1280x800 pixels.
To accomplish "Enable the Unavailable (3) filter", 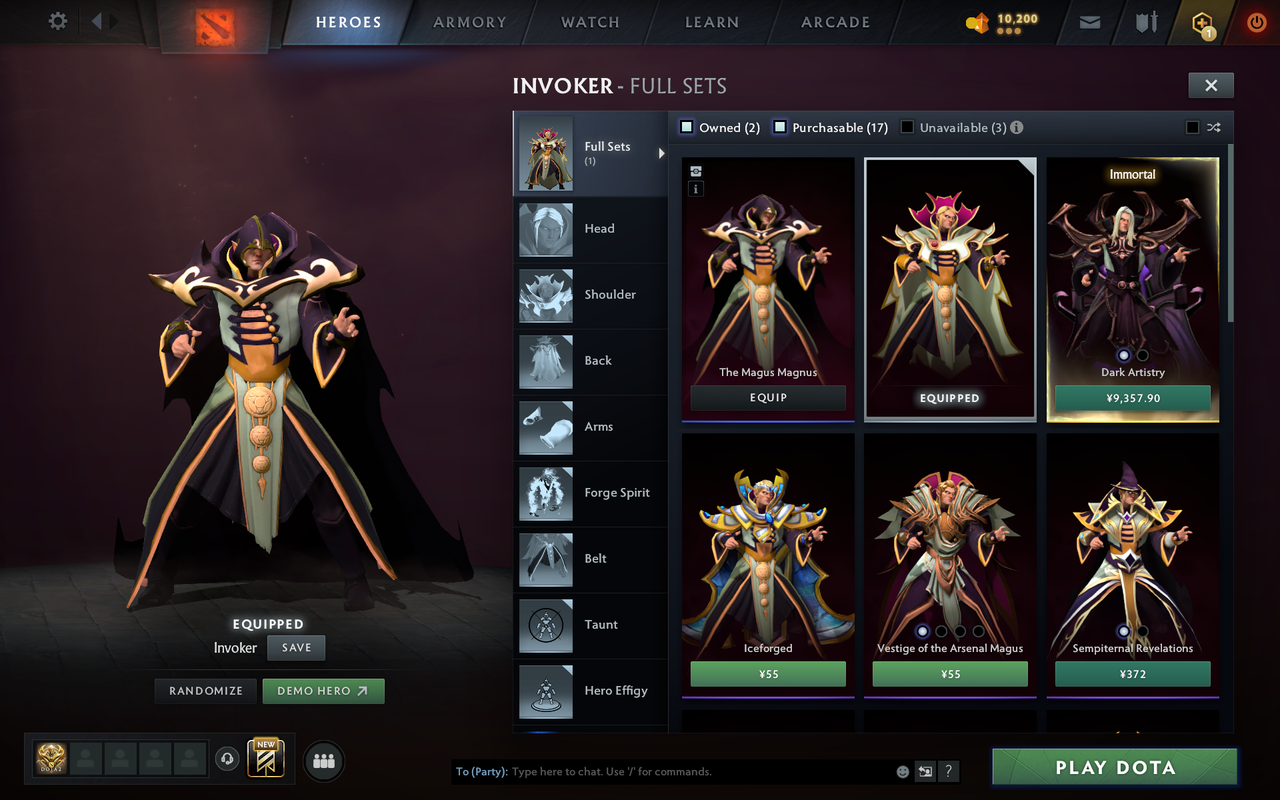I will pyautogui.click(x=906, y=127).
